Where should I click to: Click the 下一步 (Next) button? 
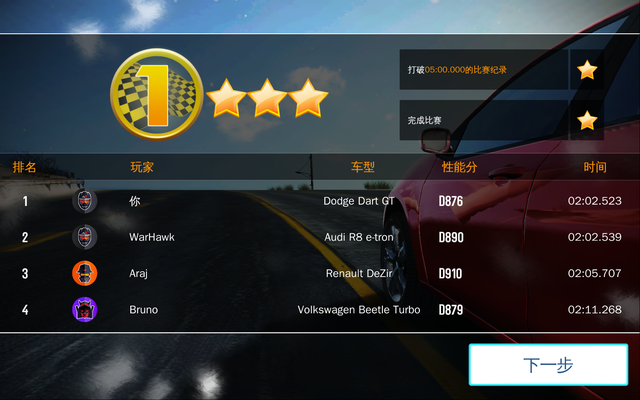click(x=548, y=365)
